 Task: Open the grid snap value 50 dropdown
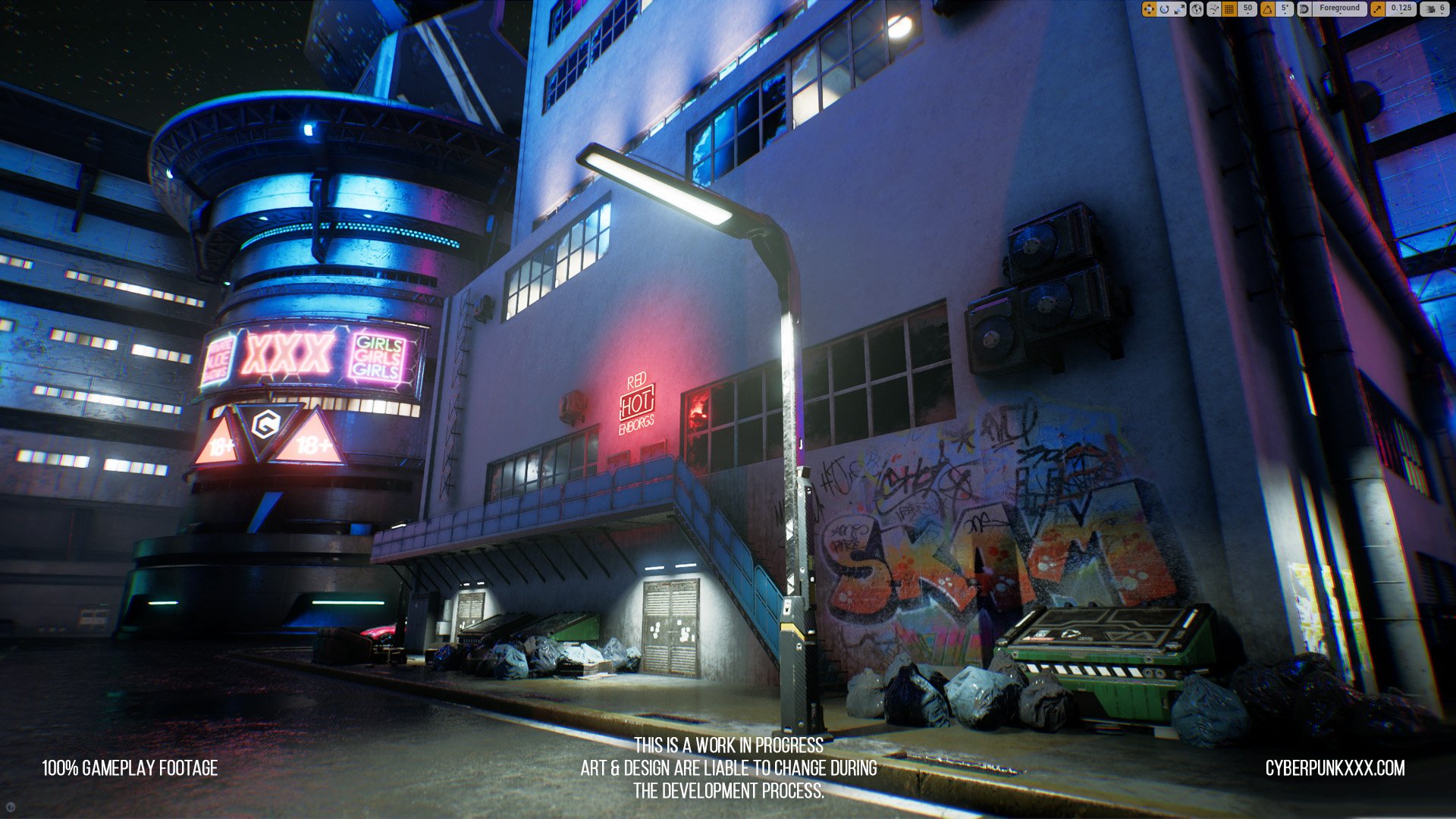click(x=1247, y=9)
